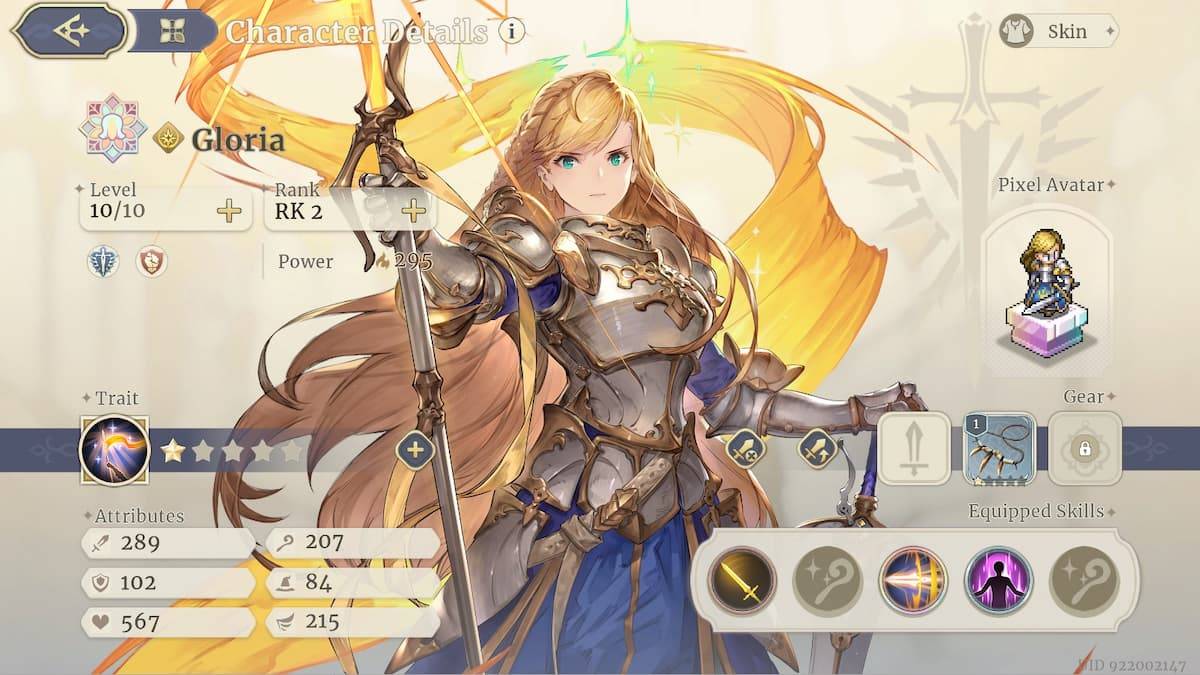
Task: Open Gloria's Pixel Avatar preview
Action: pyautogui.click(x=1046, y=290)
